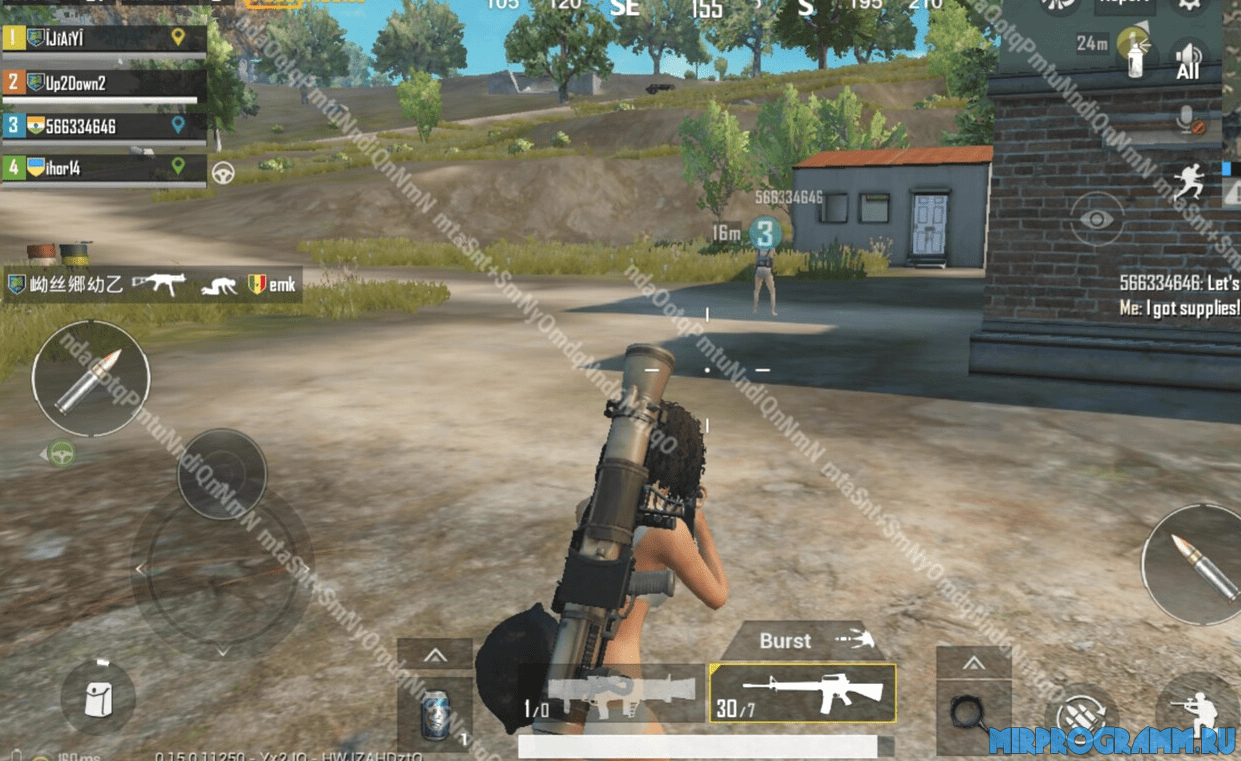Image resolution: width=1241 pixels, height=761 pixels.
Task: Expand the healing items list above the can
Action: coord(435,656)
